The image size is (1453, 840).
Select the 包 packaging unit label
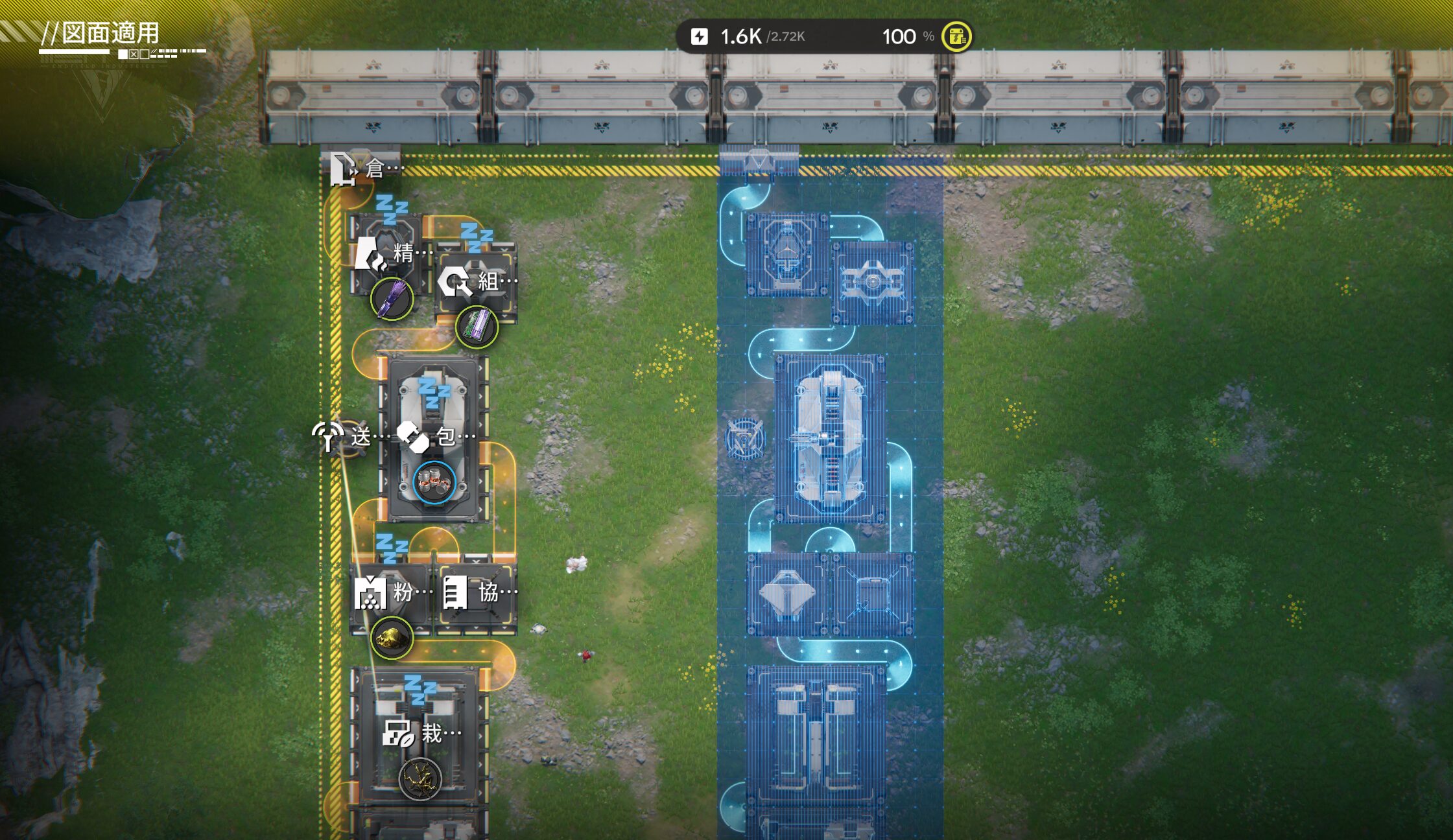click(436, 437)
